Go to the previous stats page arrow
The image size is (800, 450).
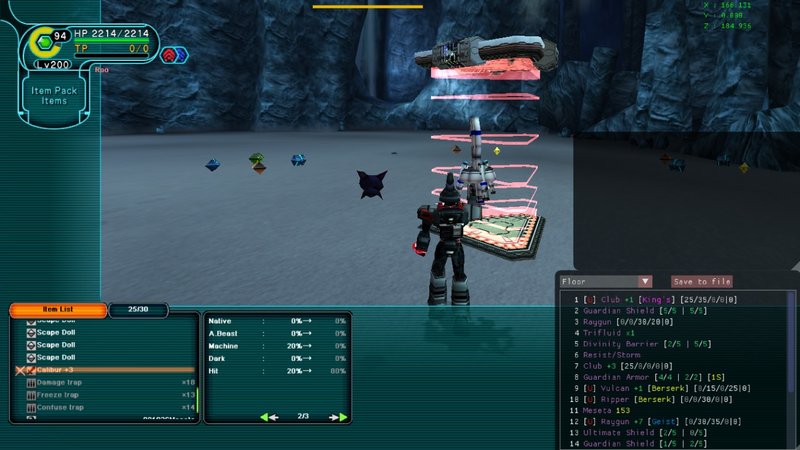point(268,416)
